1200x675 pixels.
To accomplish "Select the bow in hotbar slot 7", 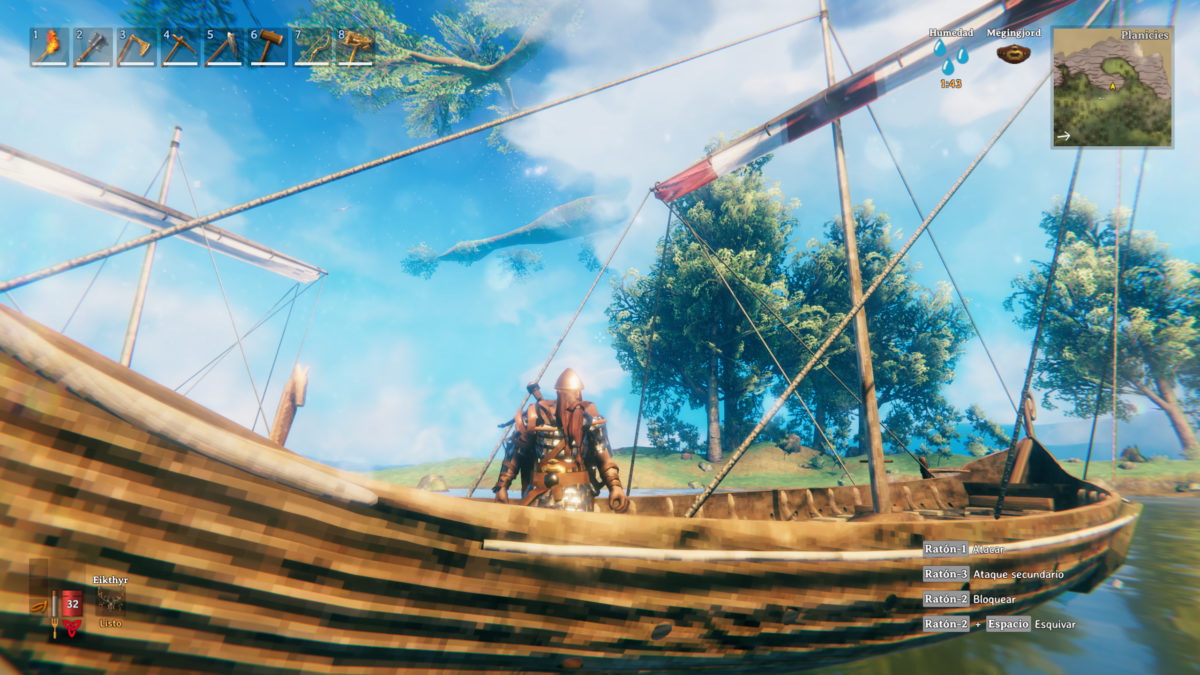I will tap(313, 47).
